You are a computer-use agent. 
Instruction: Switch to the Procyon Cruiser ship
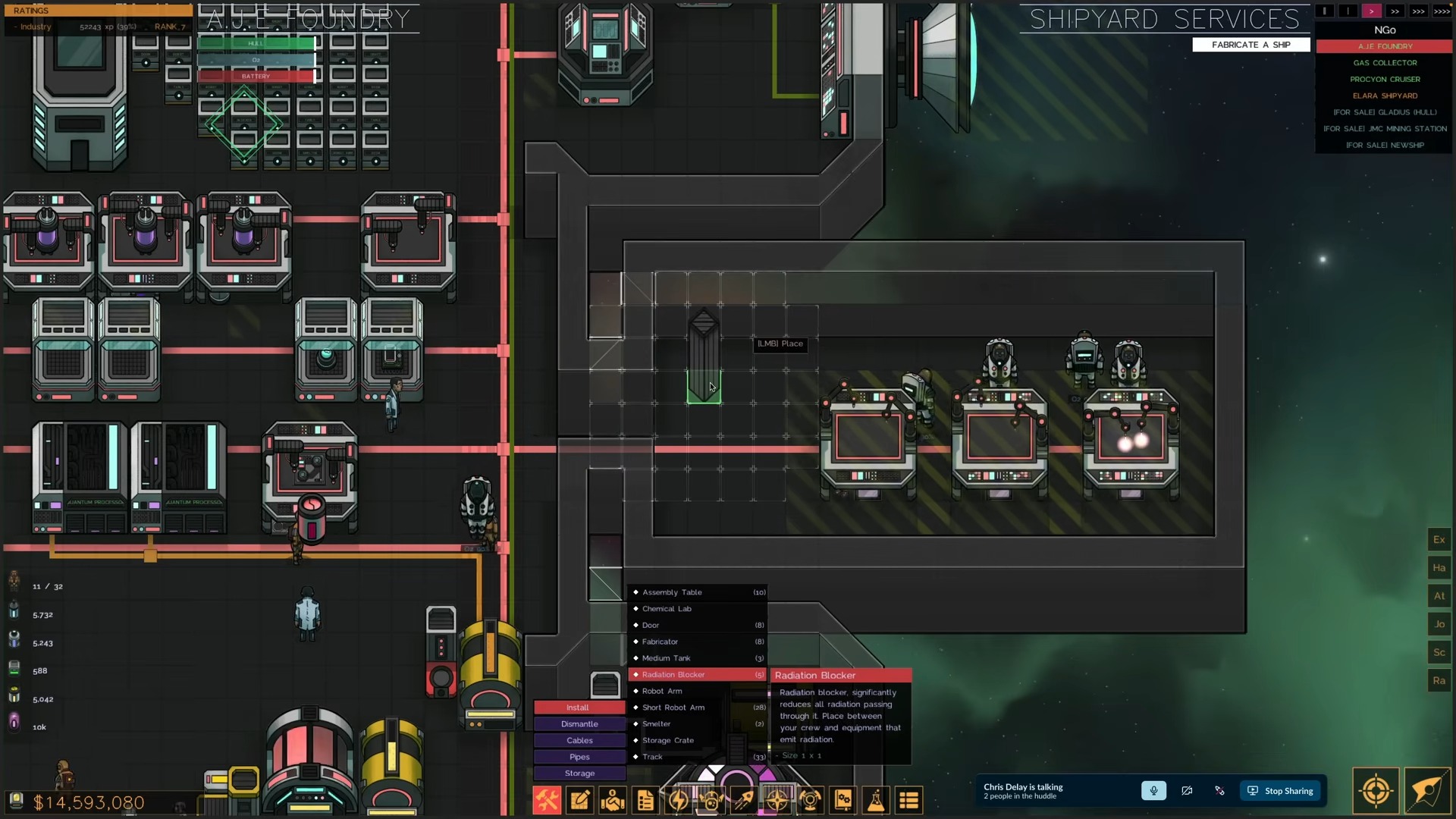click(1385, 80)
